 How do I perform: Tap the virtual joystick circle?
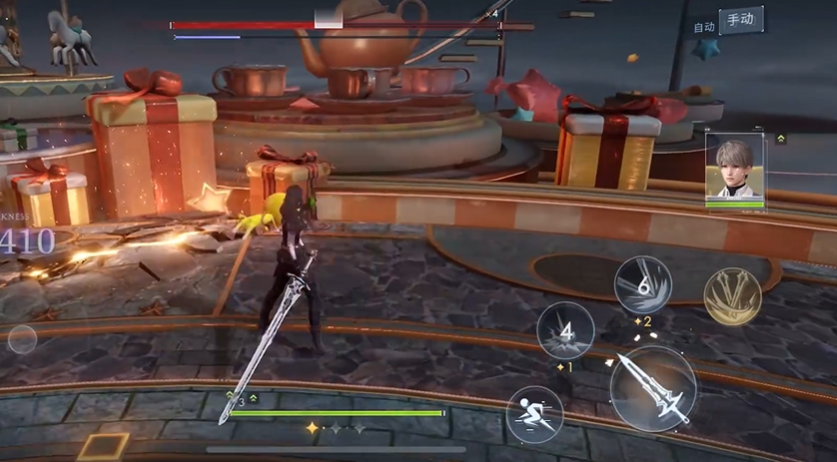[23, 340]
